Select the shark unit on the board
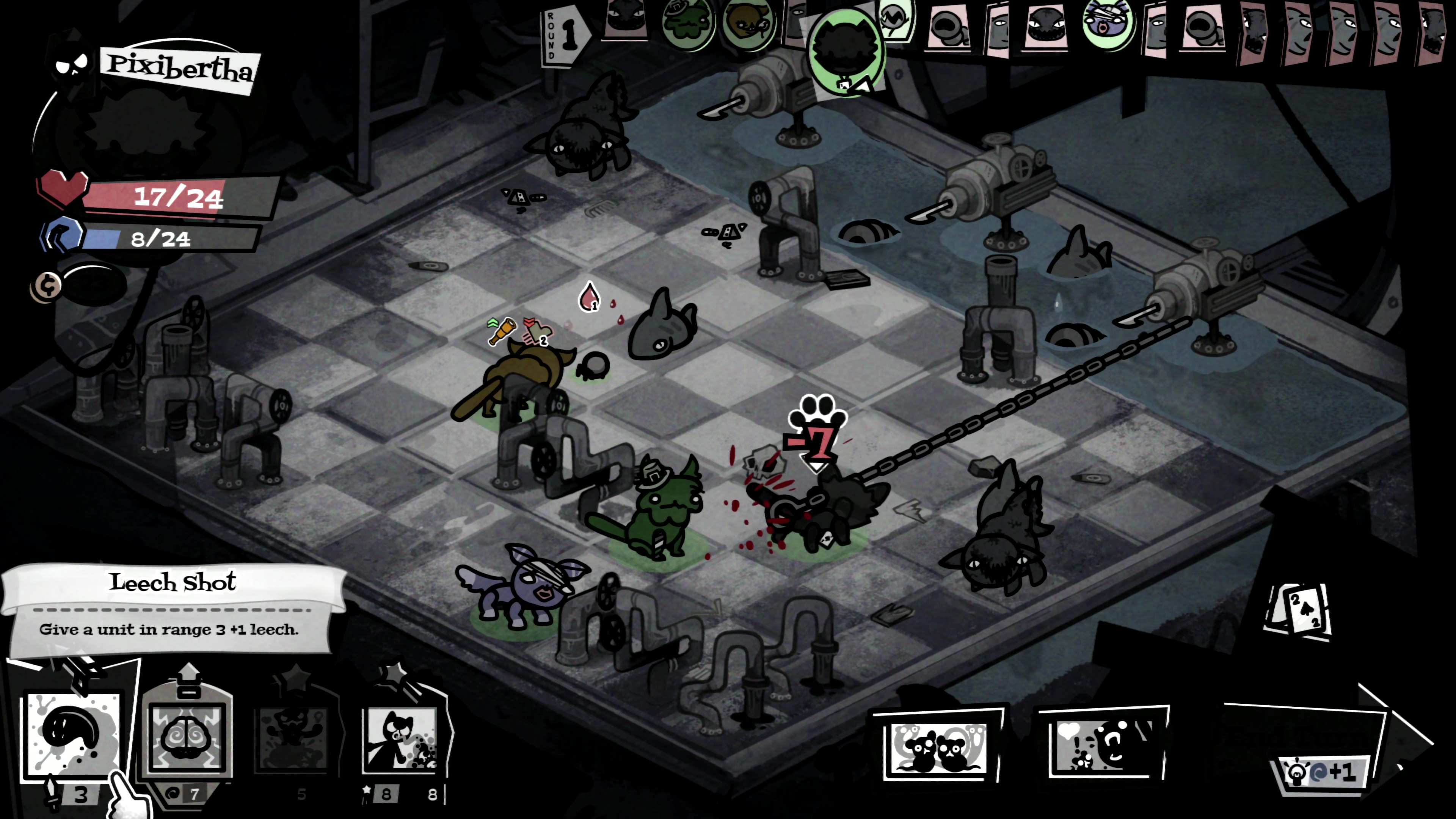Viewport: 1456px width, 819px height. (x=664, y=325)
